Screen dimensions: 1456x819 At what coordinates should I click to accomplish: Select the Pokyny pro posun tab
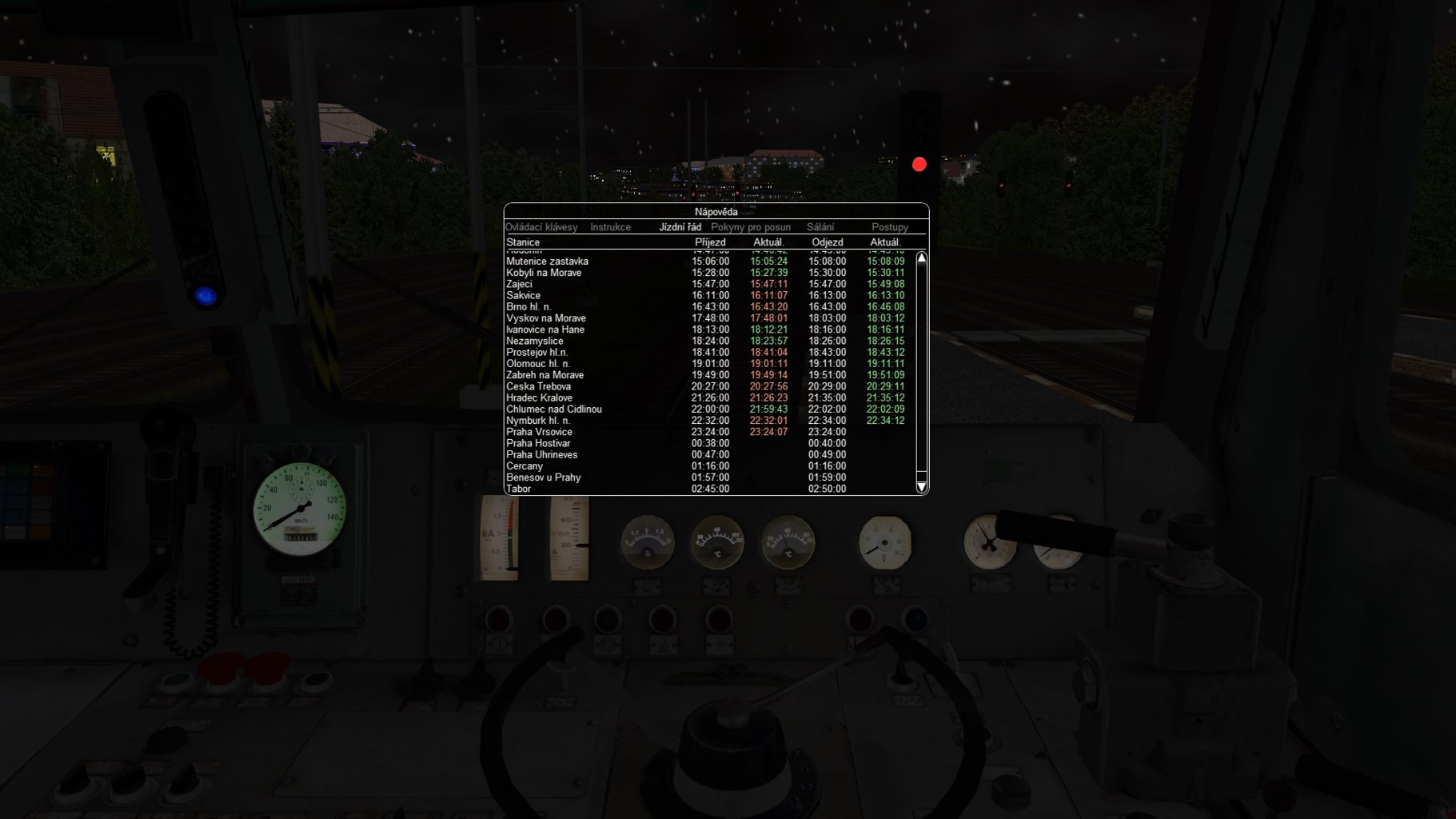pos(751,227)
